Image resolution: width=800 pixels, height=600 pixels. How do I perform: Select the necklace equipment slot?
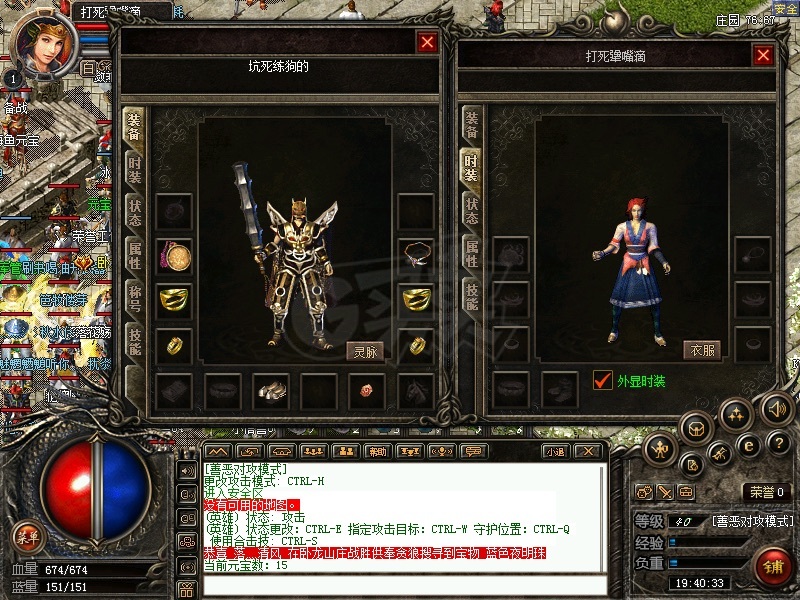pos(416,256)
